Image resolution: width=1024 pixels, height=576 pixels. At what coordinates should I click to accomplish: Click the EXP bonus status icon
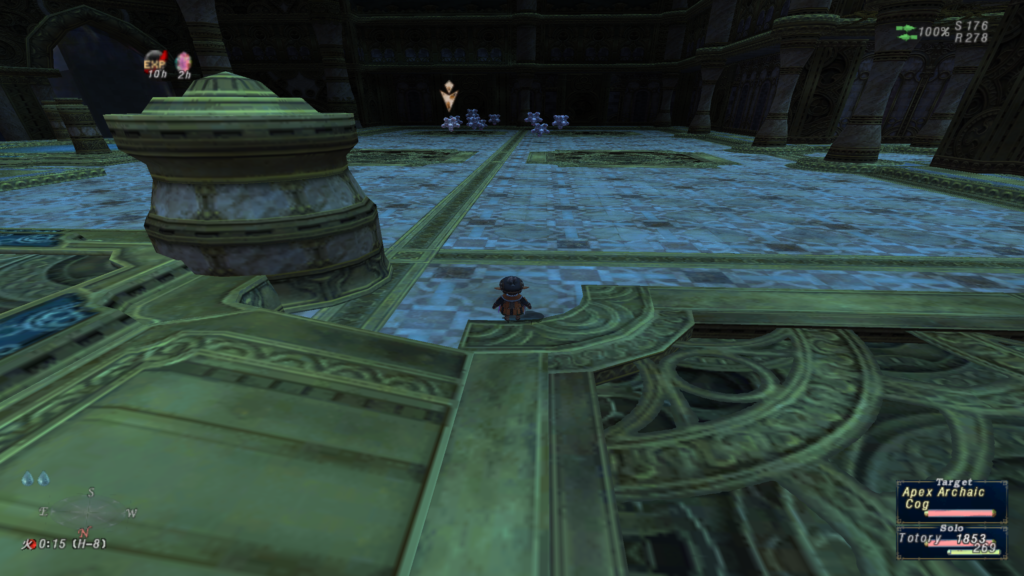tap(155, 61)
